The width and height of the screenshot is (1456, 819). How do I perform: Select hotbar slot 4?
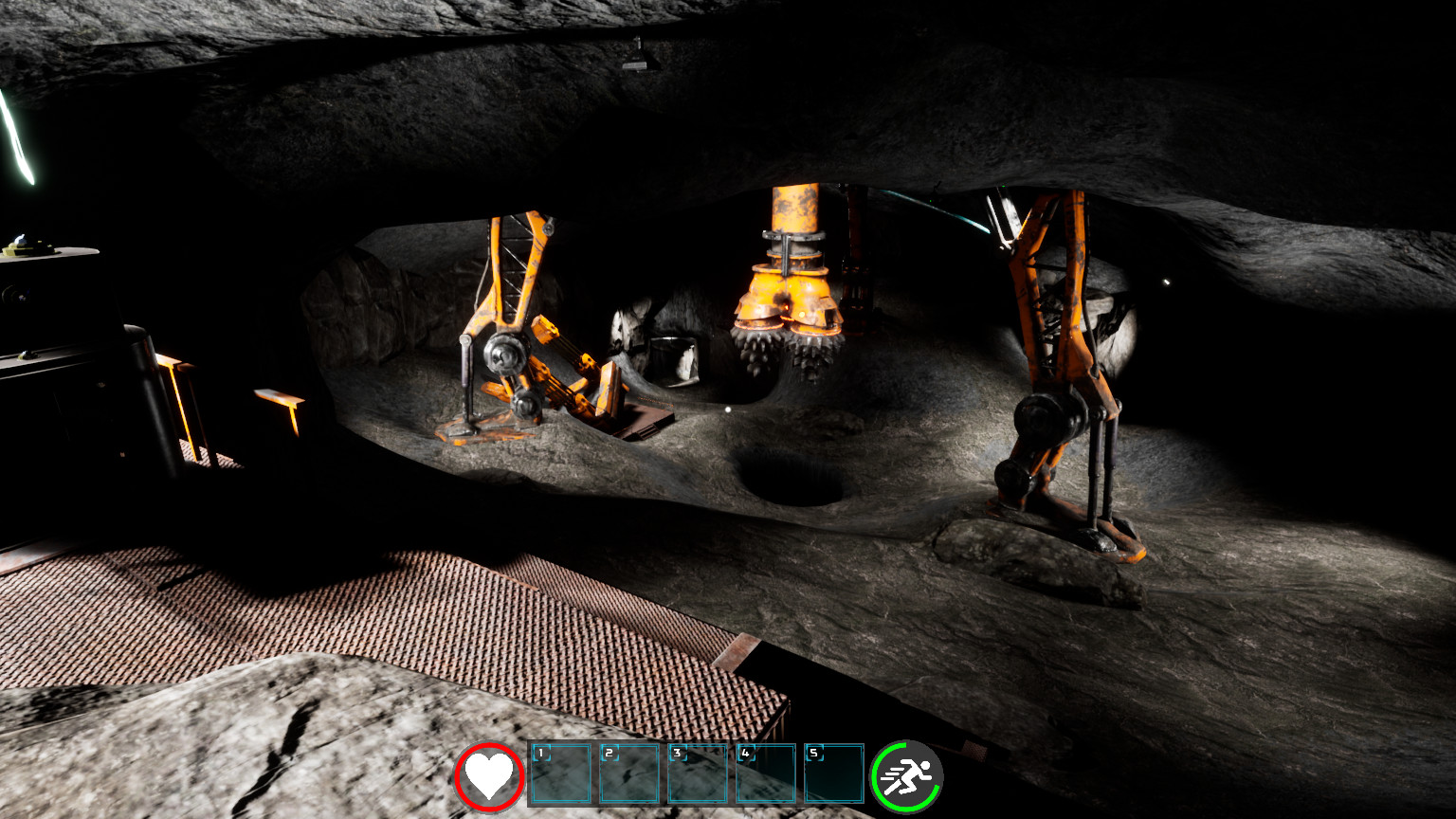[x=768, y=775]
